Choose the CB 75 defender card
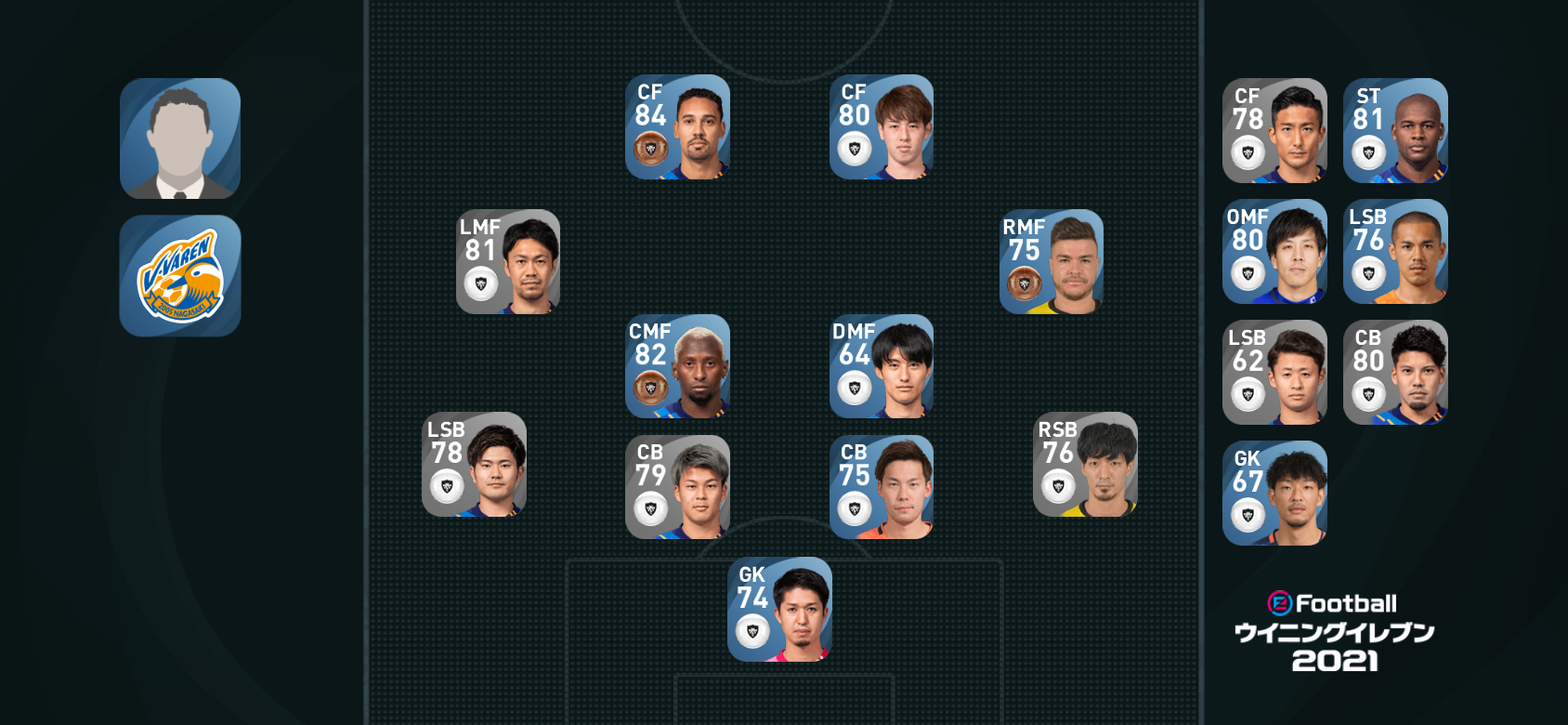Screen dimensions: 1568x725 tap(881, 487)
